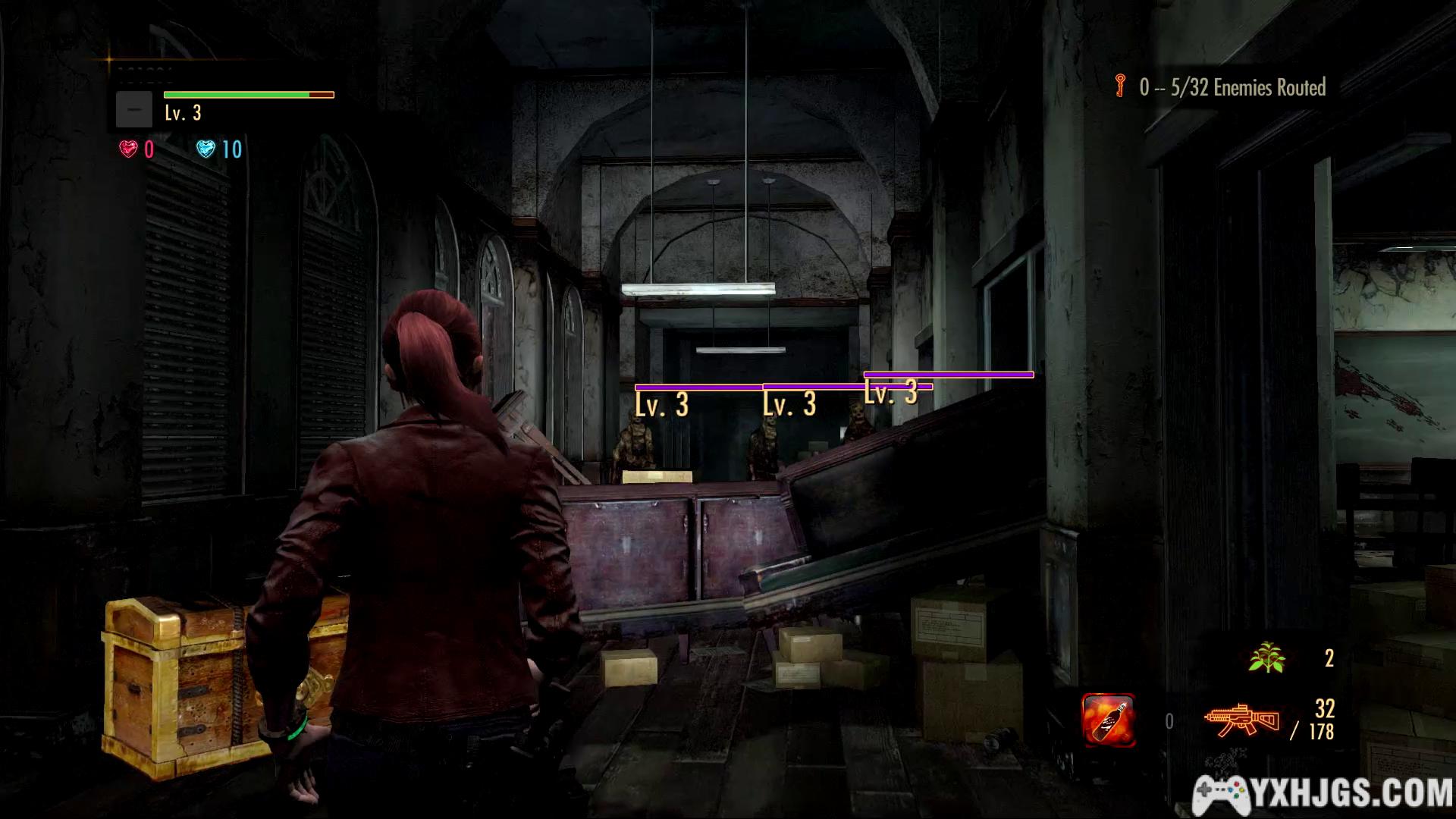Open the YXHJGS.COM watermark link
This screenshot has width=1456, height=819.
point(1323,795)
